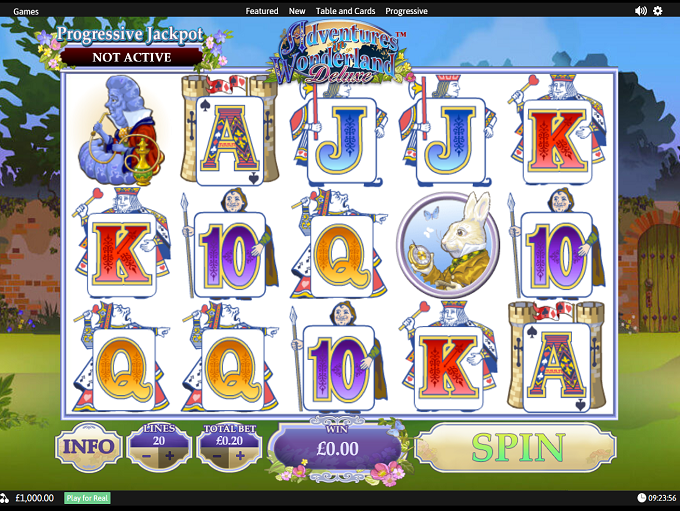Increase the number of lines
680x511 pixels.
tap(170, 456)
